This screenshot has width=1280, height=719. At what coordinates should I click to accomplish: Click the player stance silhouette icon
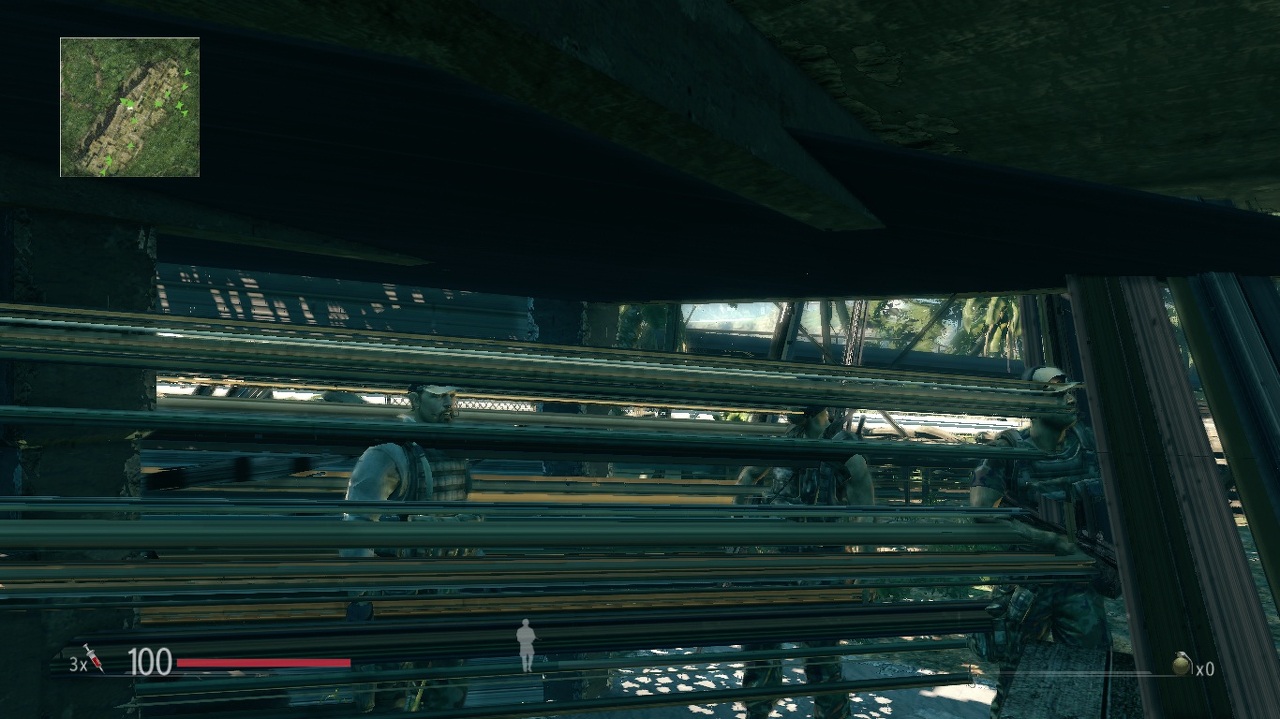[x=526, y=644]
